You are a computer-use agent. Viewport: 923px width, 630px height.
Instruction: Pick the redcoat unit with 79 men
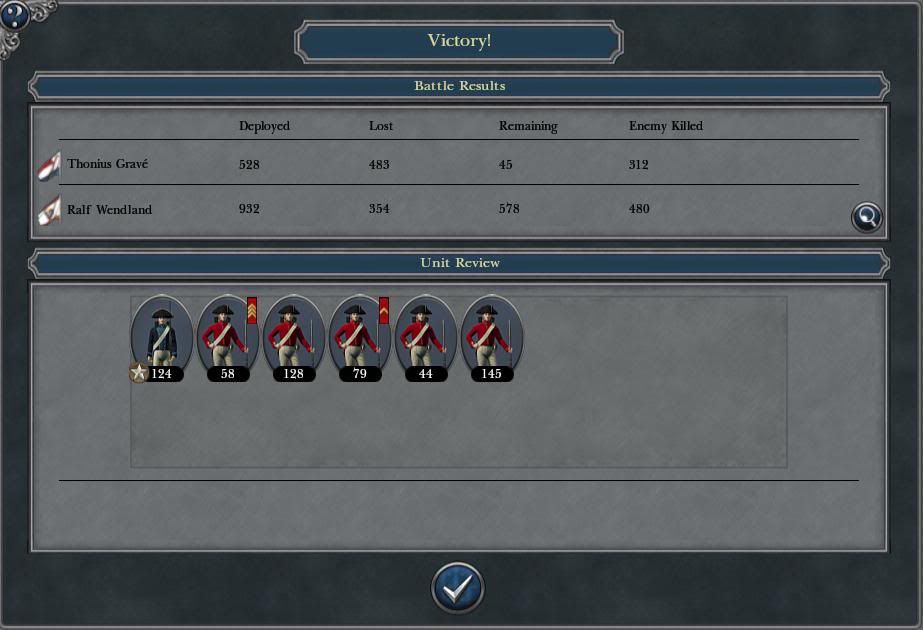(359, 335)
